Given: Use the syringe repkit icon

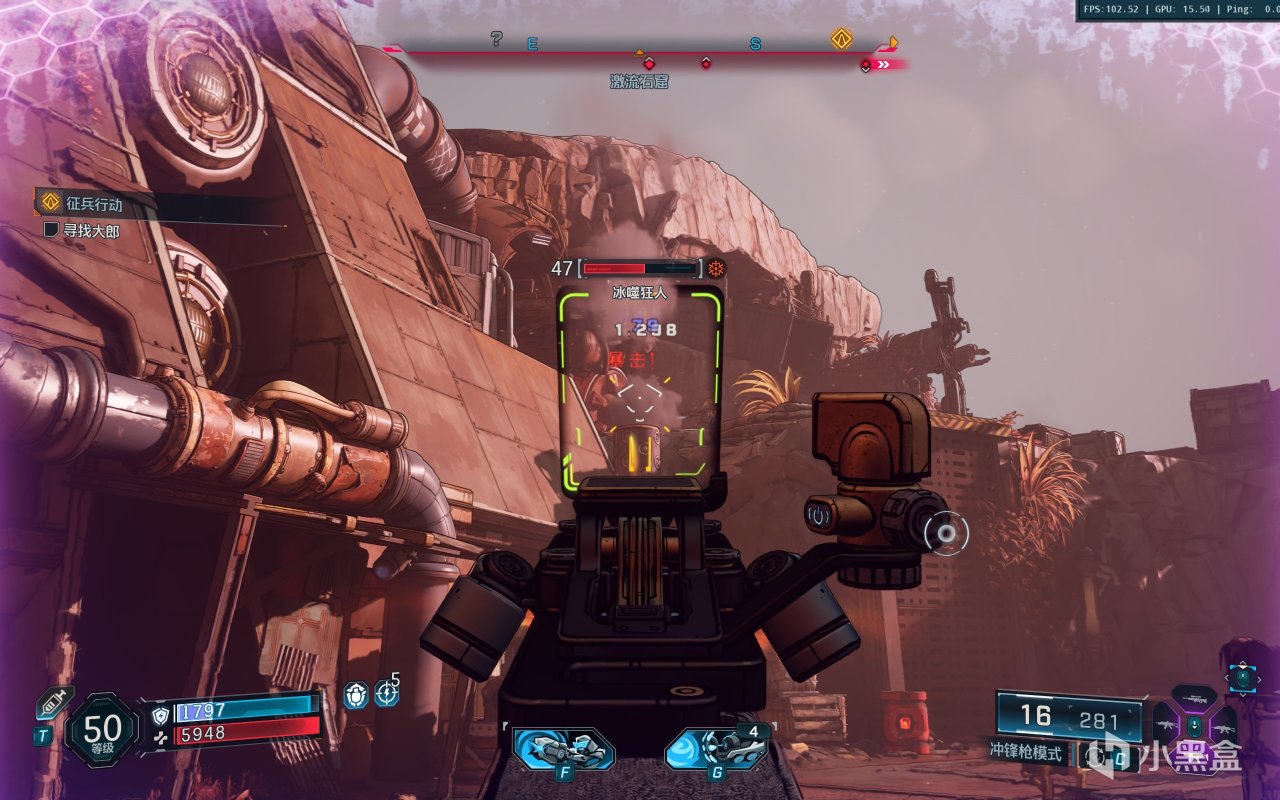Looking at the screenshot, I should [x=54, y=702].
